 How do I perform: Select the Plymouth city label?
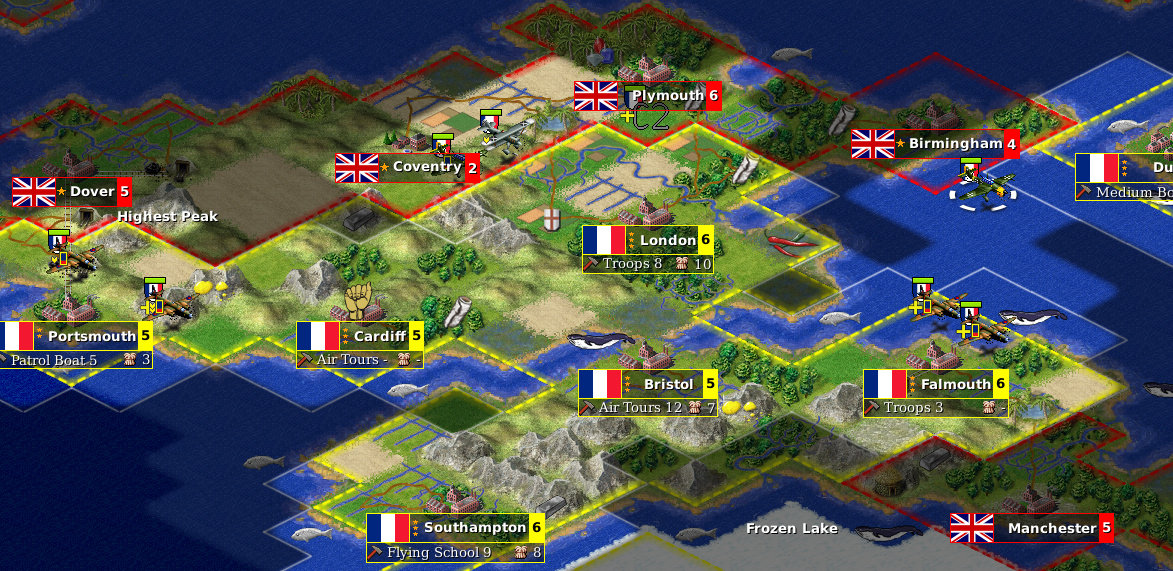(x=667, y=96)
